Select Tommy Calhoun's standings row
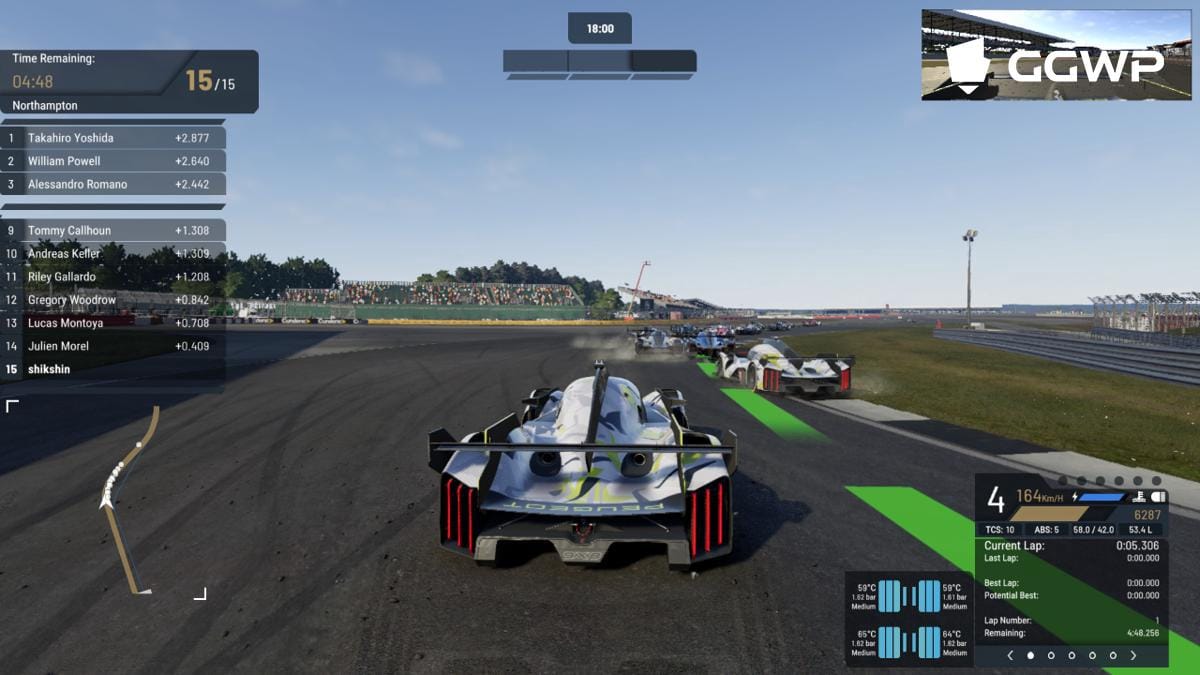Screen dimensions: 1200x675 [x=113, y=231]
